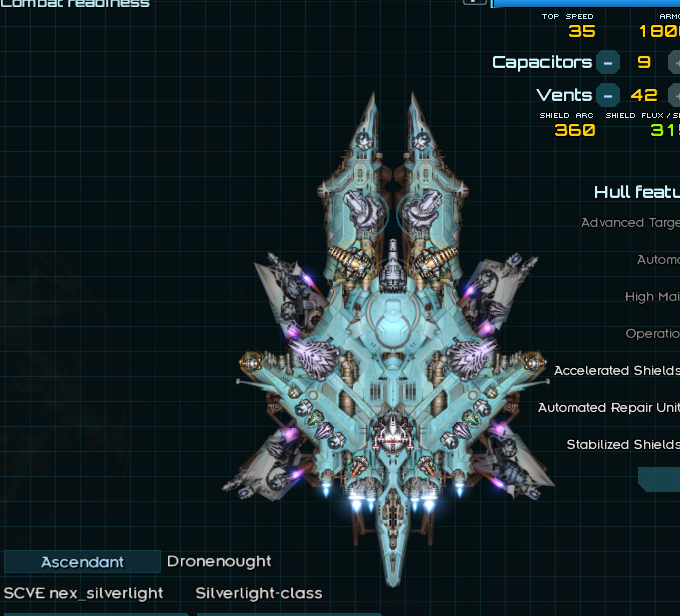680x616 pixels.
Task: Edit the ship name SCVE nex_silverlight
Action: point(84,593)
